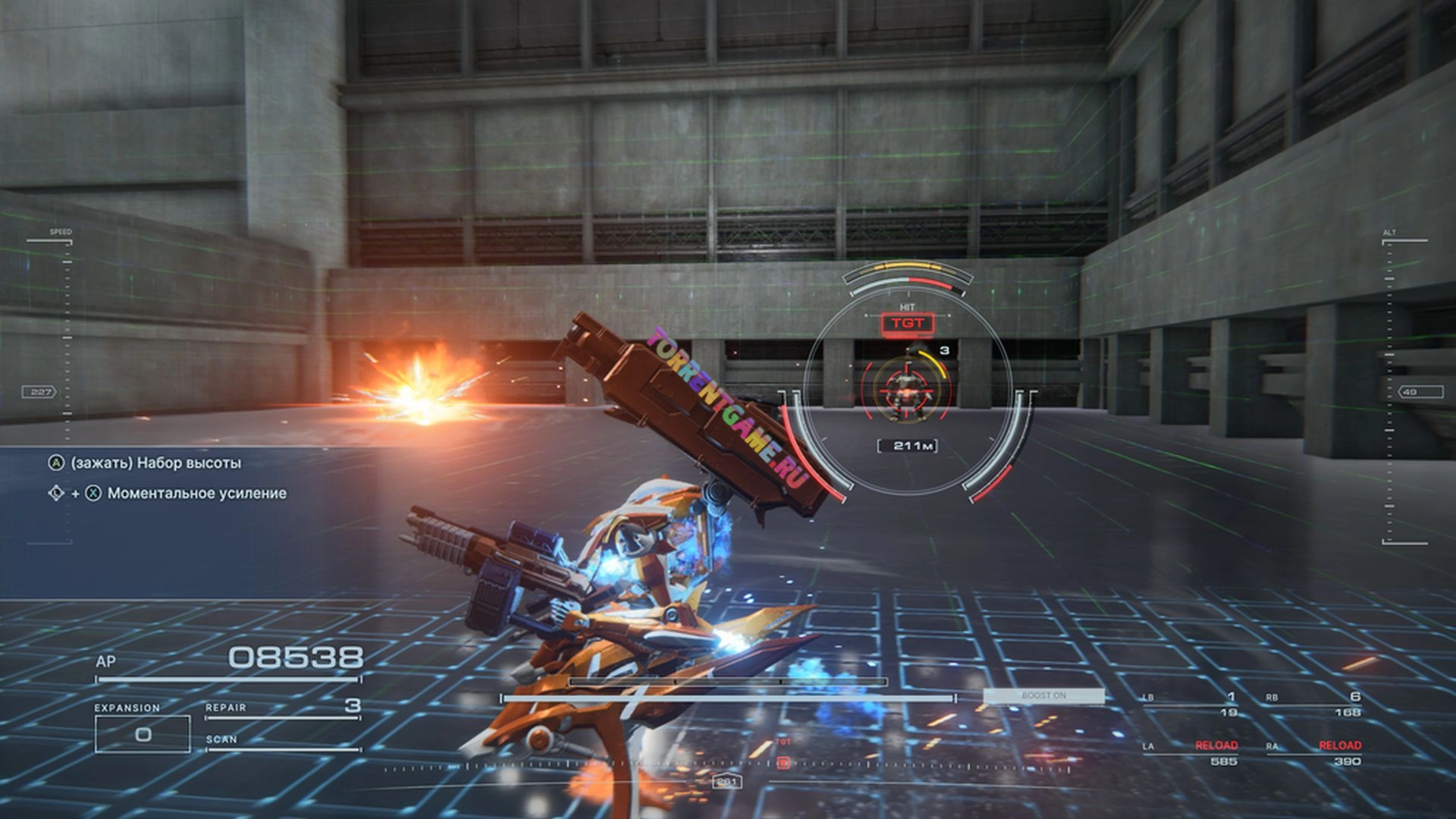
Task: Select the red TGT lock-on marker
Action: 908,323
